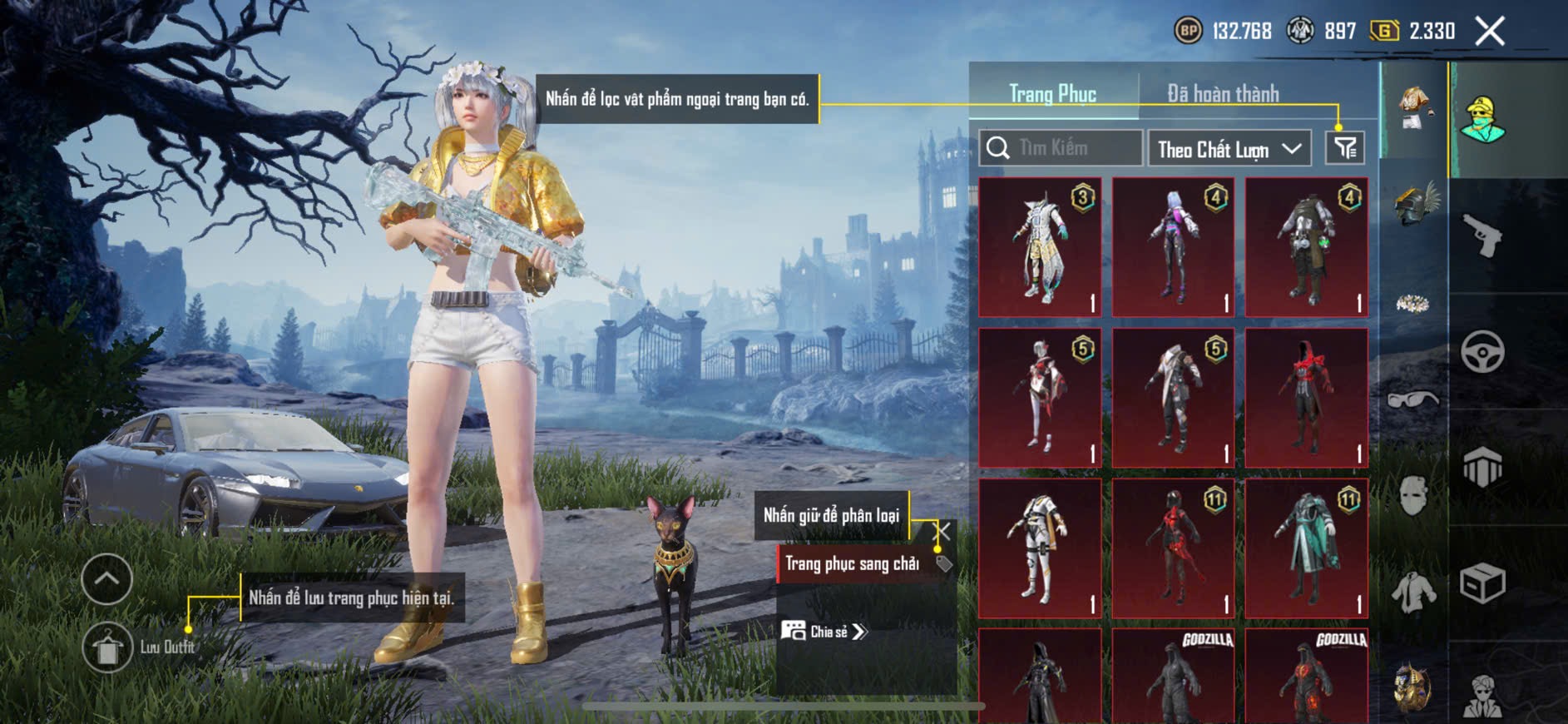Select the helmet category icon

(1414, 206)
